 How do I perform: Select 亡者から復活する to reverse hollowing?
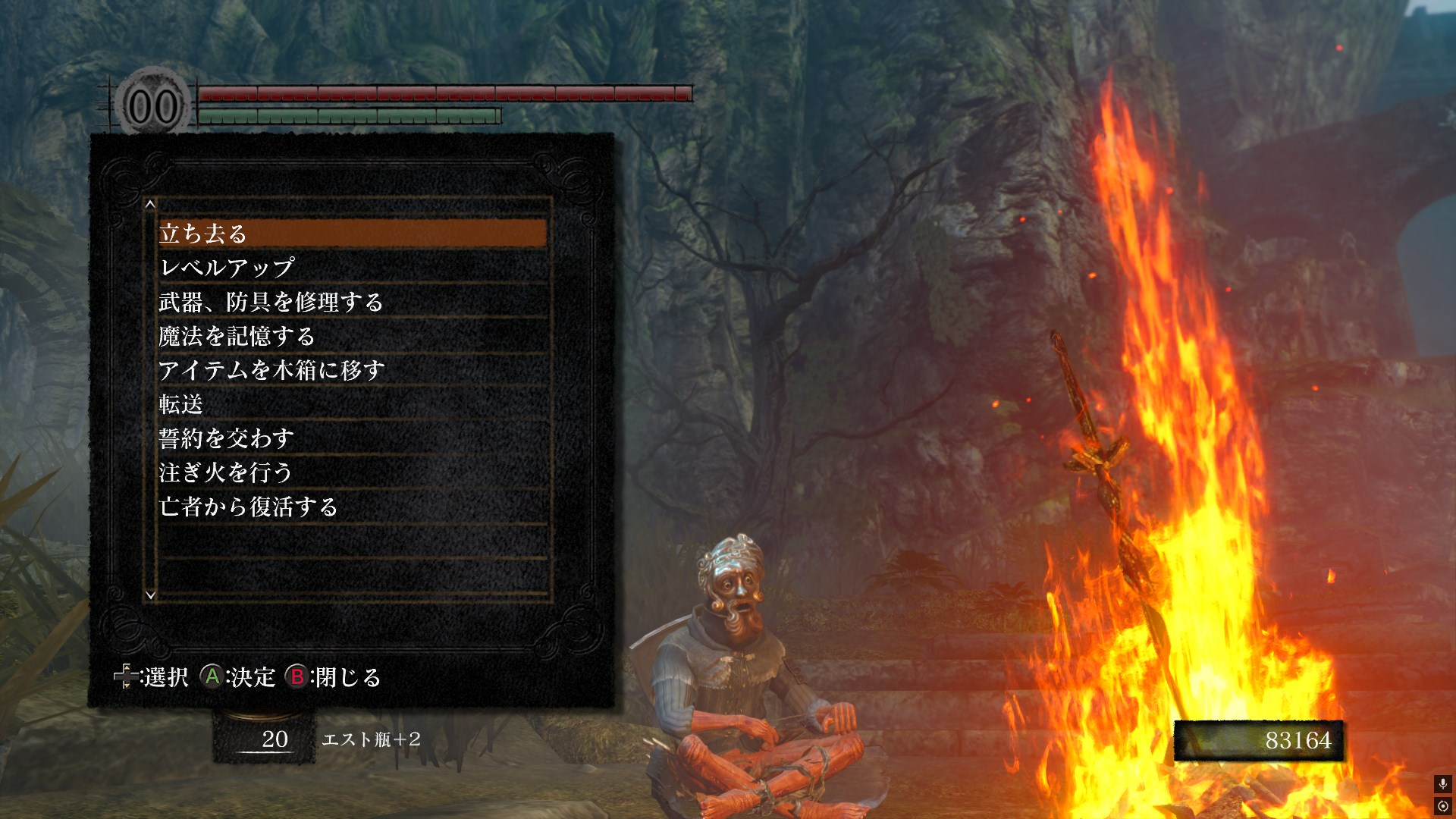pos(352,507)
